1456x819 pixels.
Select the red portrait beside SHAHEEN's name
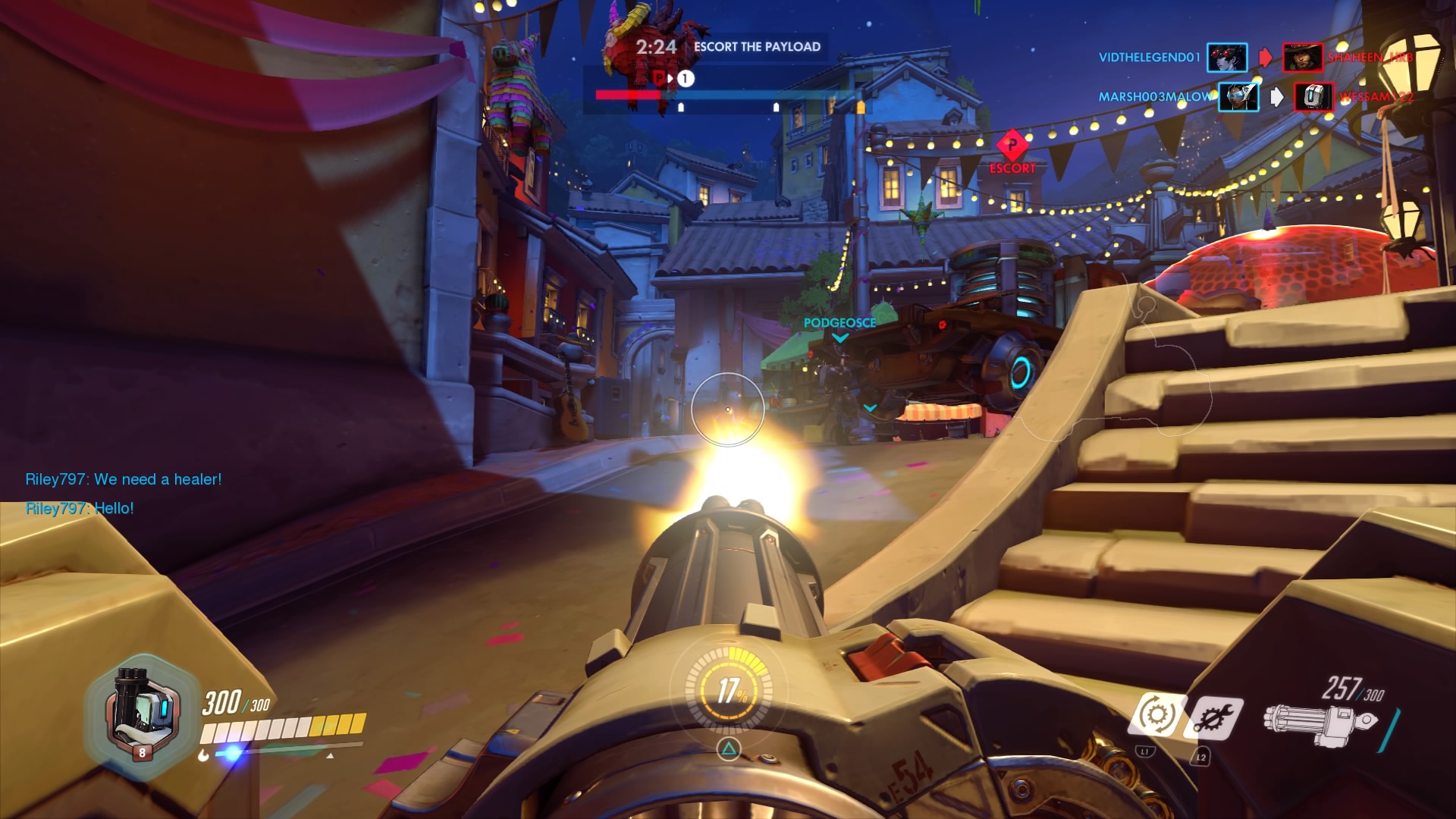tap(1302, 58)
